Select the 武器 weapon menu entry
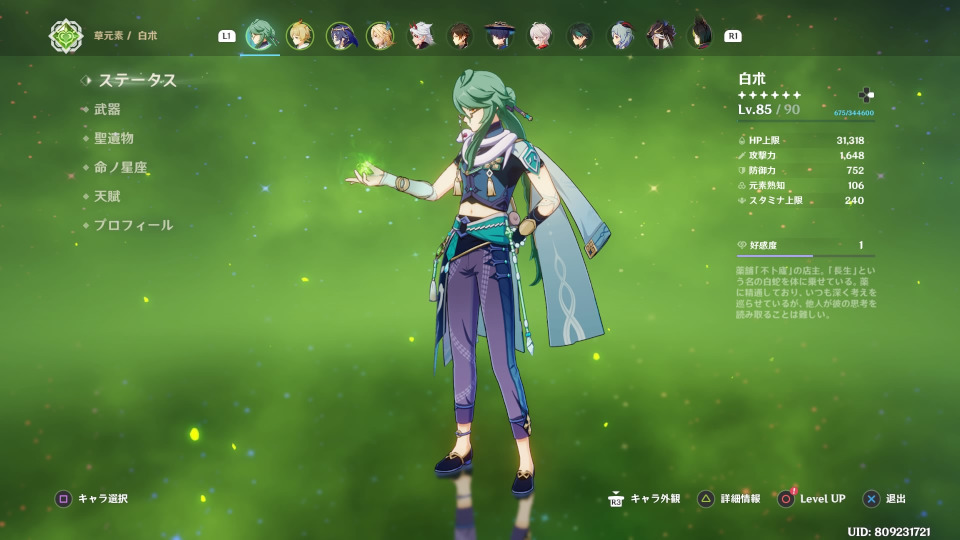 coord(107,110)
